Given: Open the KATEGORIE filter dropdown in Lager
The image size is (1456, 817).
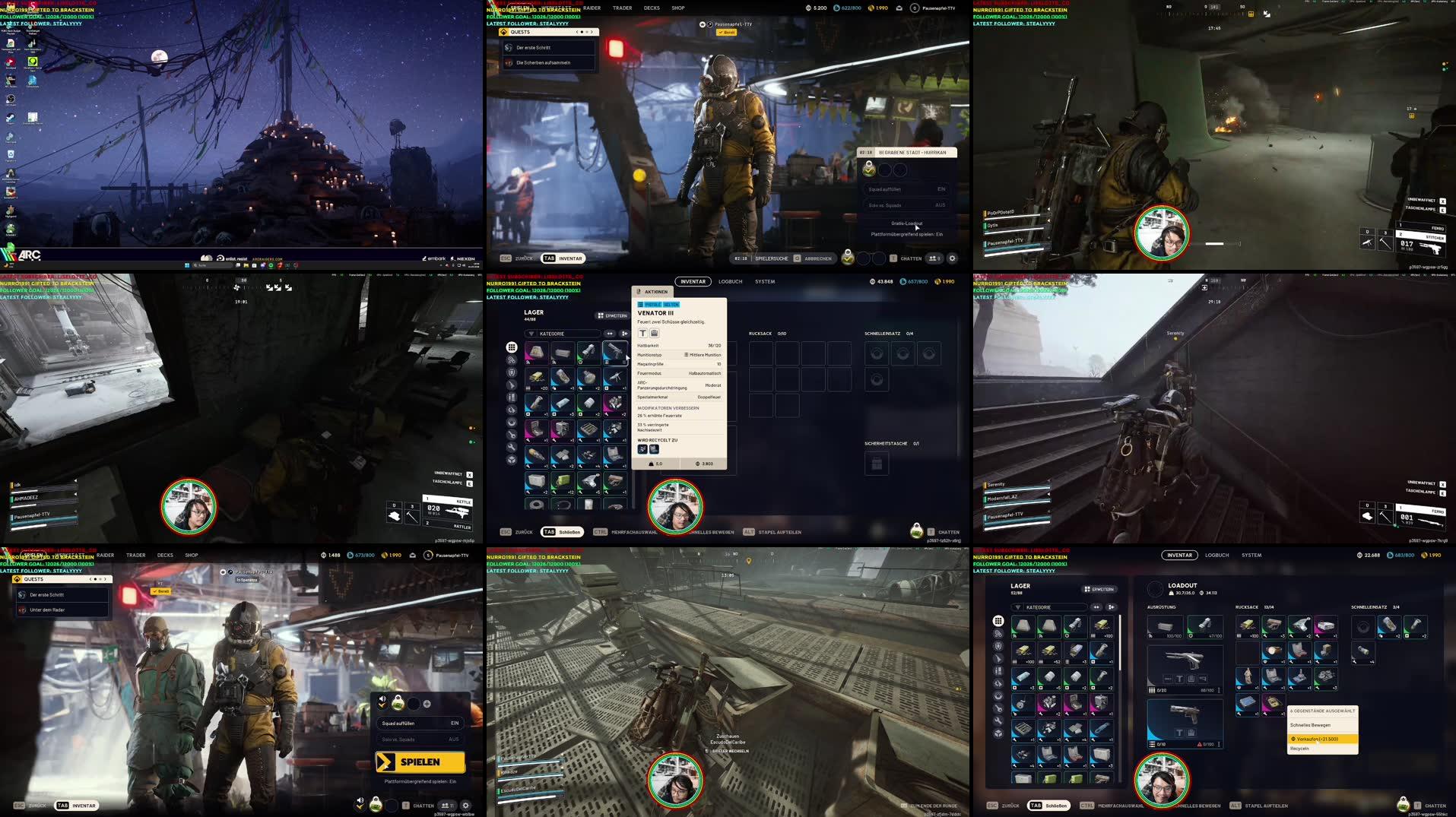Looking at the screenshot, I should pyautogui.click(x=563, y=334).
